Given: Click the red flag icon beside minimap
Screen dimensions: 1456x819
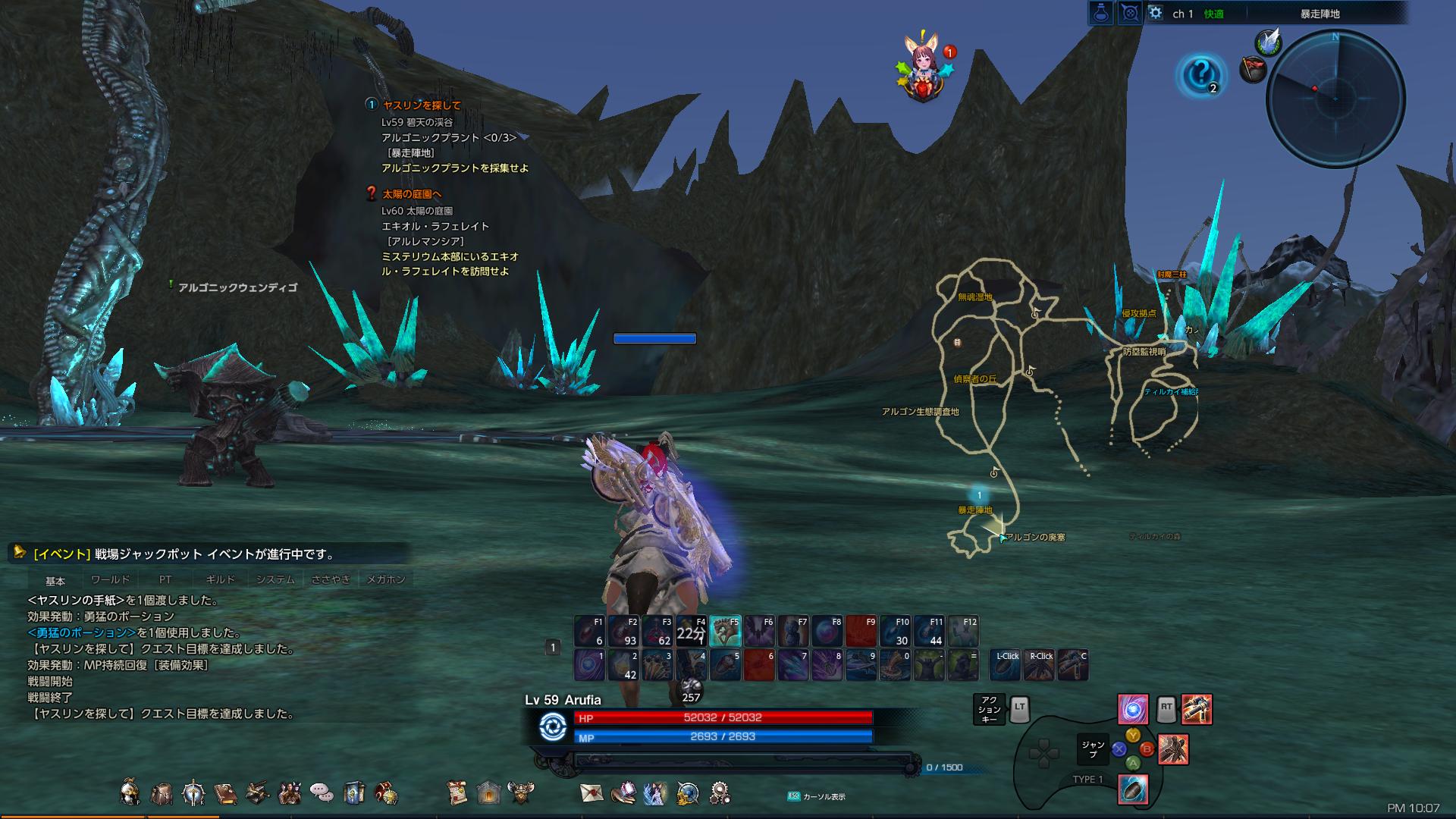Looking at the screenshot, I should [1252, 70].
